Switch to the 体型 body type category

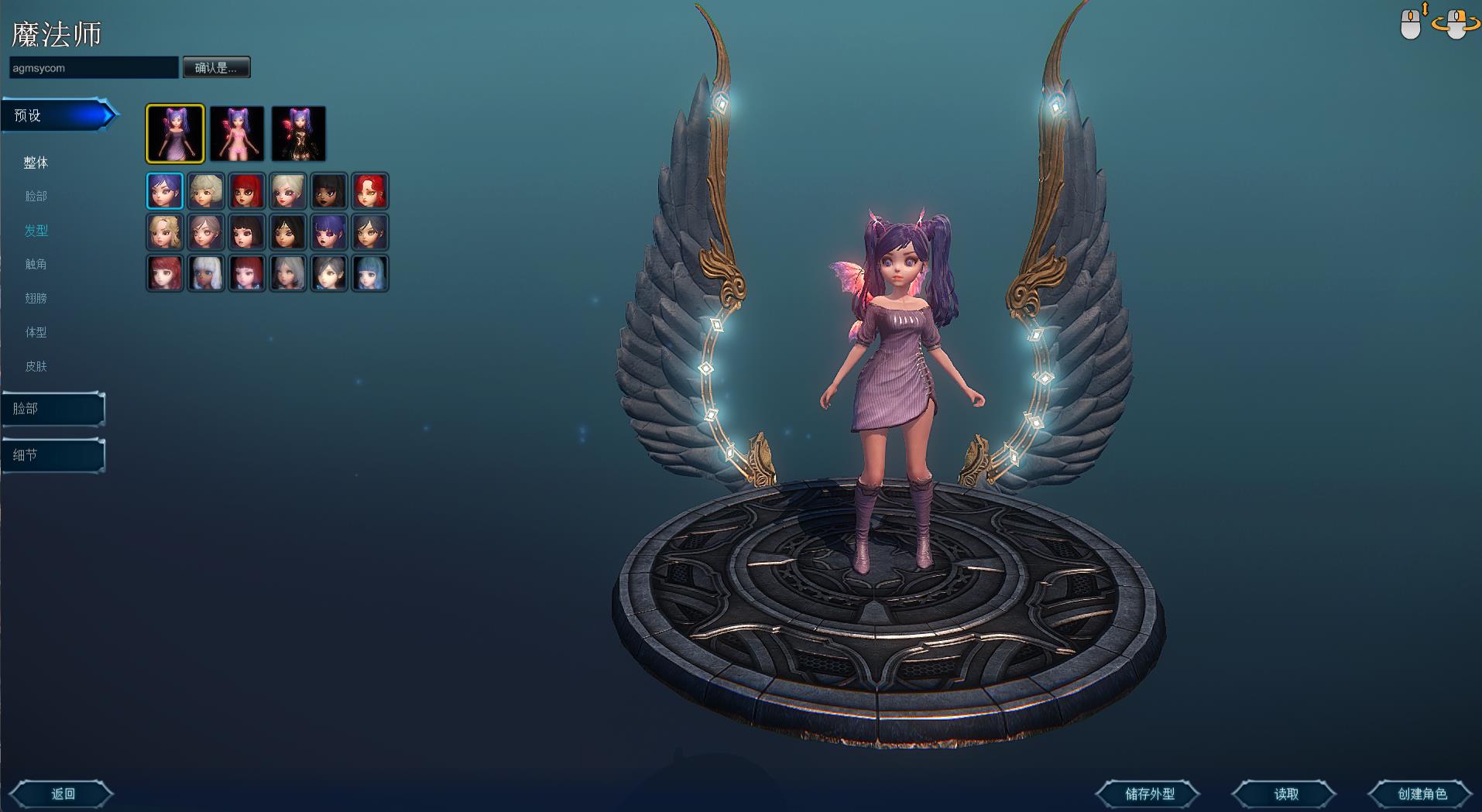tap(36, 332)
